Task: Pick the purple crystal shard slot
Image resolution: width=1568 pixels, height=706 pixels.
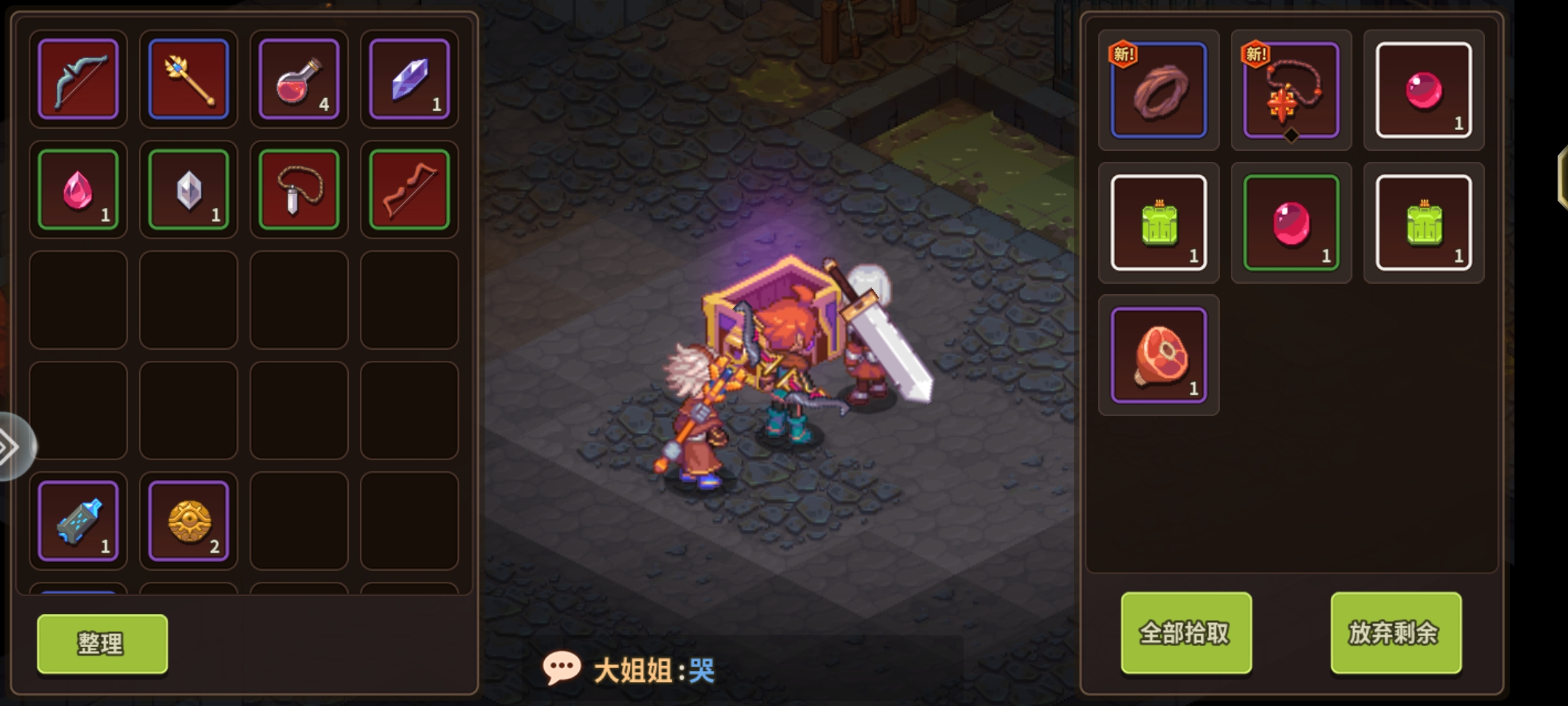Action: [x=410, y=79]
